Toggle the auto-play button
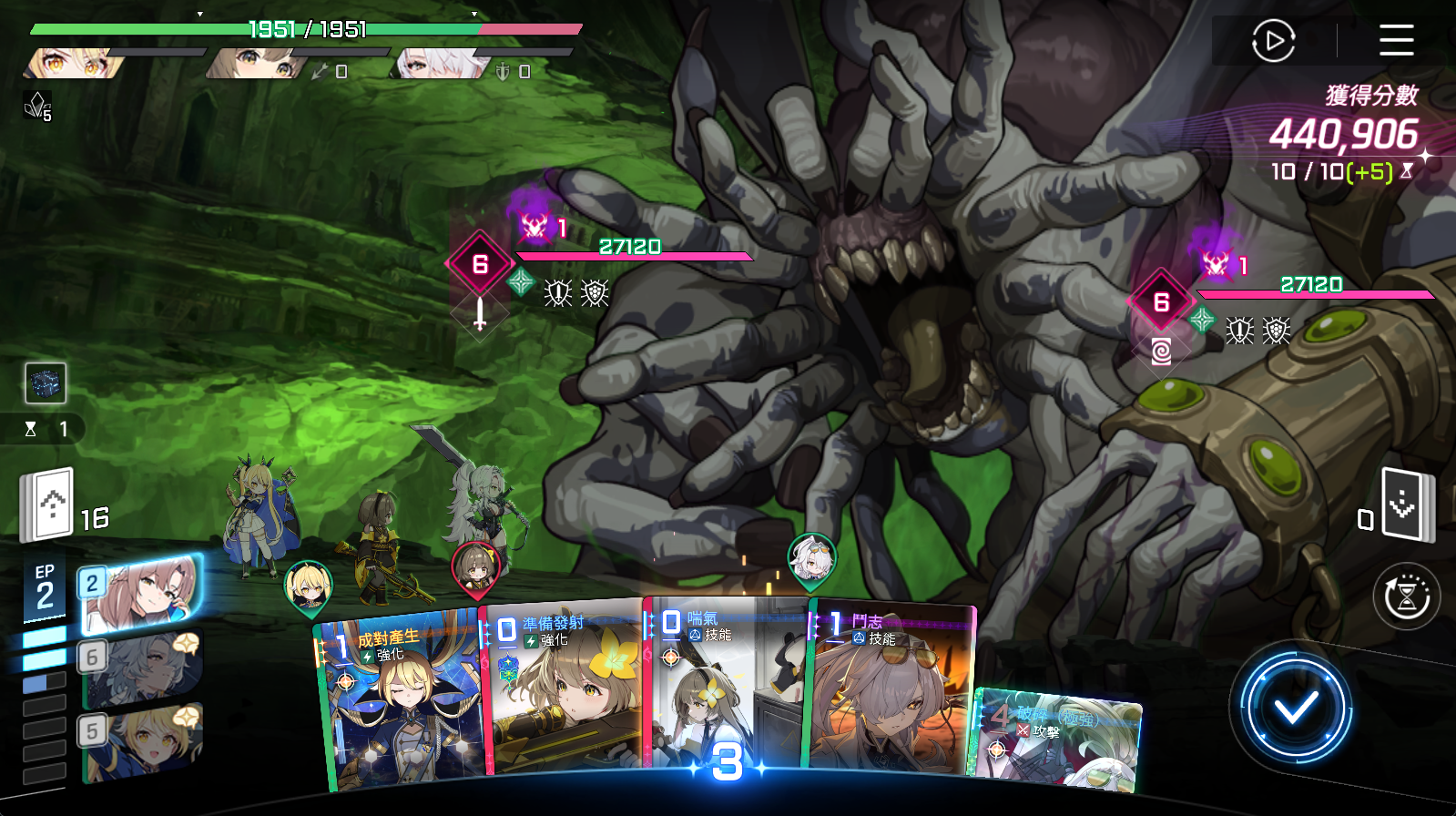The width and height of the screenshot is (1456, 816). pyautogui.click(x=1273, y=41)
